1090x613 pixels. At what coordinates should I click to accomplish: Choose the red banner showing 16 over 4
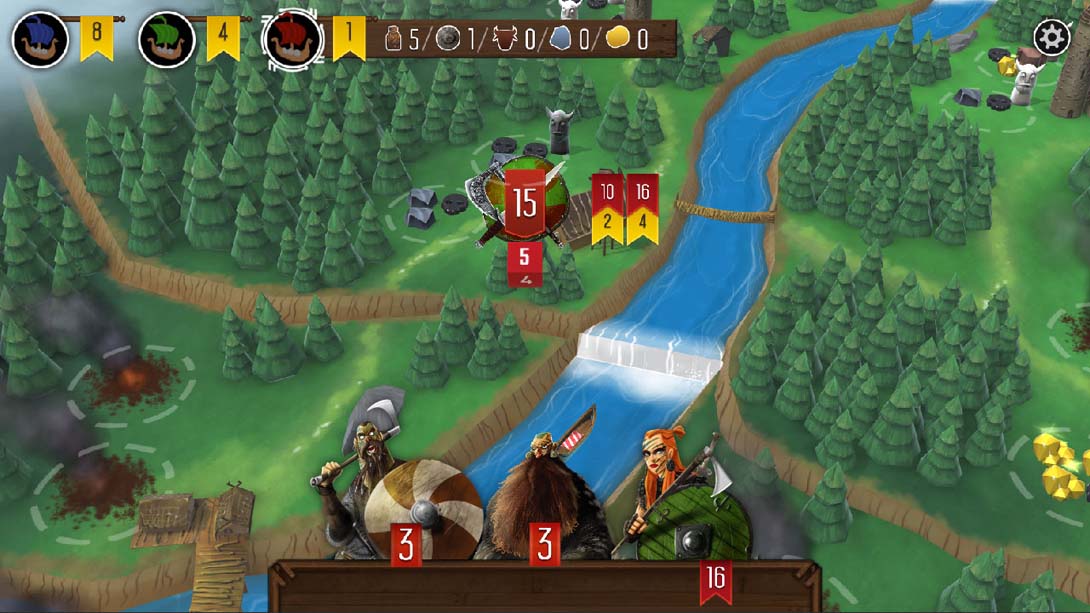[x=641, y=210]
